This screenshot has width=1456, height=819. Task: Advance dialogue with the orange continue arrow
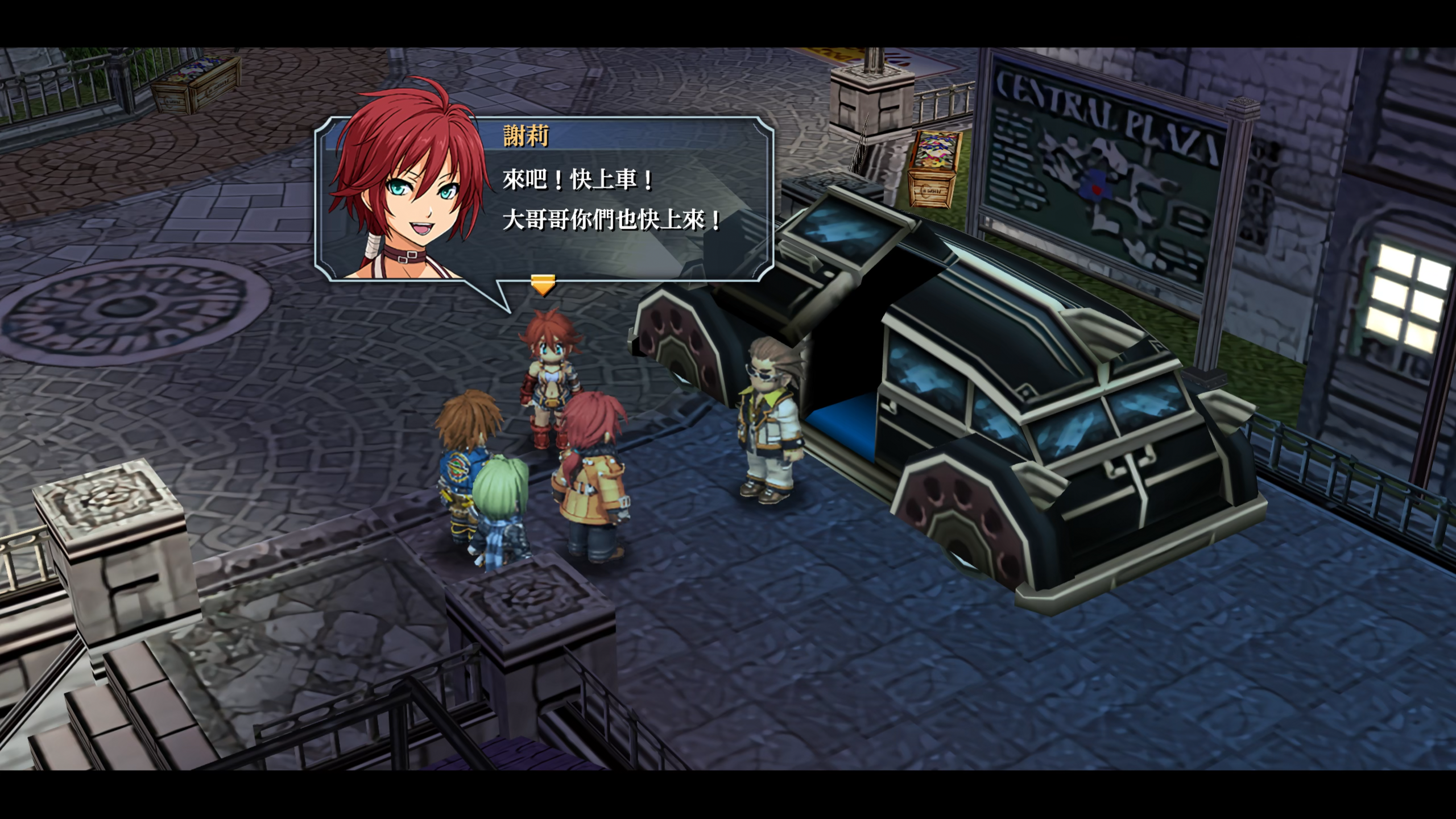click(x=543, y=284)
